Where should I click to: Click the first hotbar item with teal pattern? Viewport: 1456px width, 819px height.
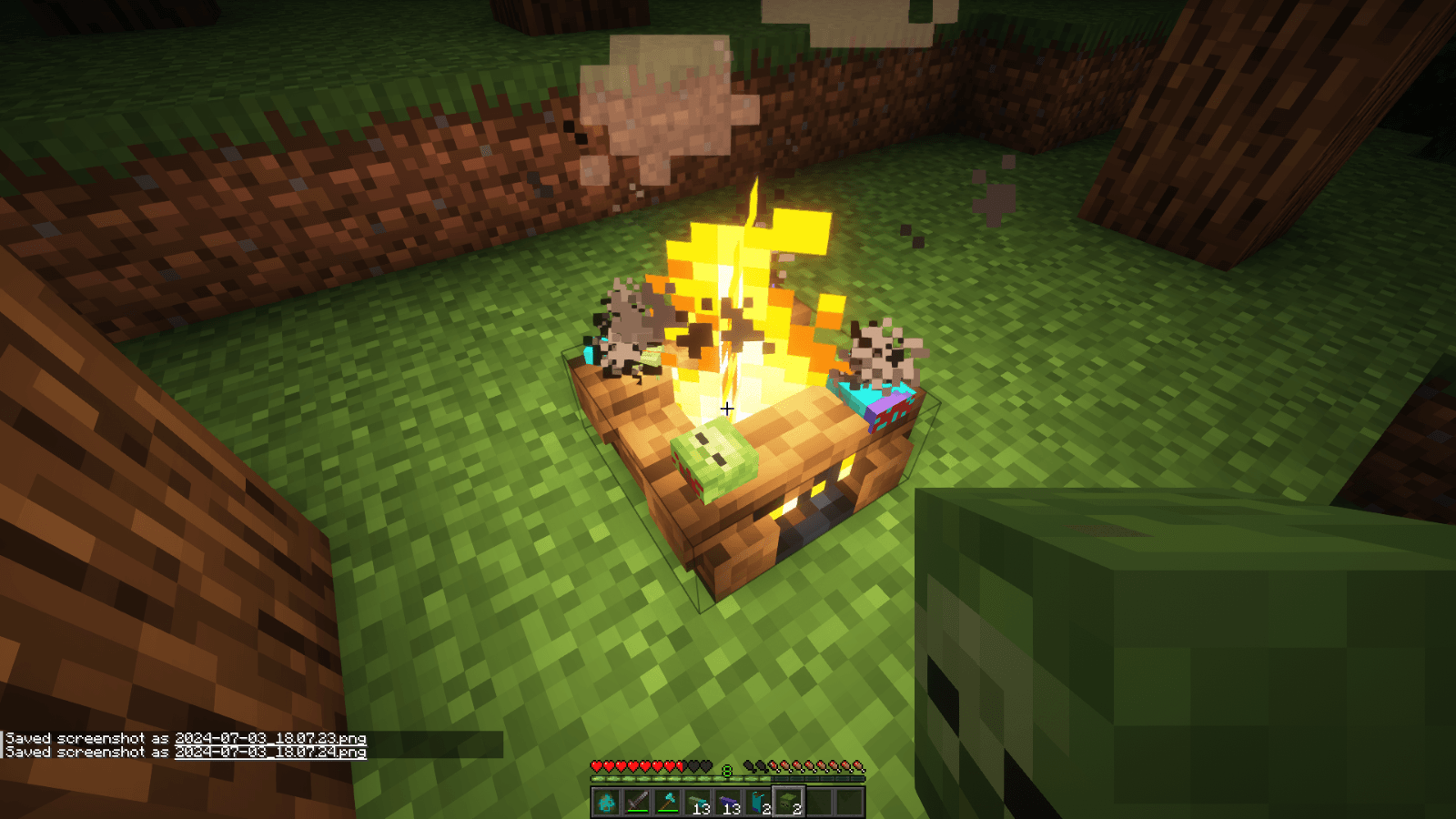(x=607, y=802)
